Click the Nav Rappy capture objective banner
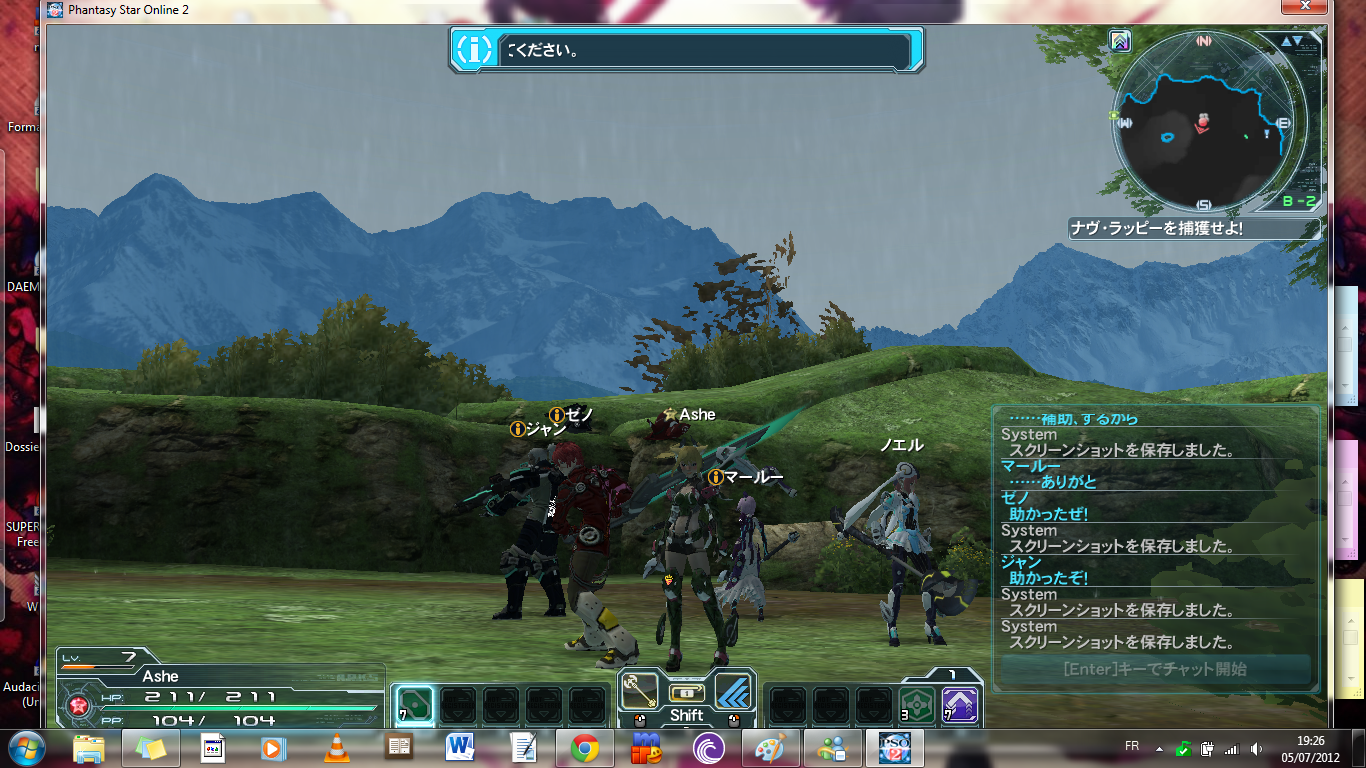Viewport: 1366px width, 768px height. click(x=1192, y=228)
